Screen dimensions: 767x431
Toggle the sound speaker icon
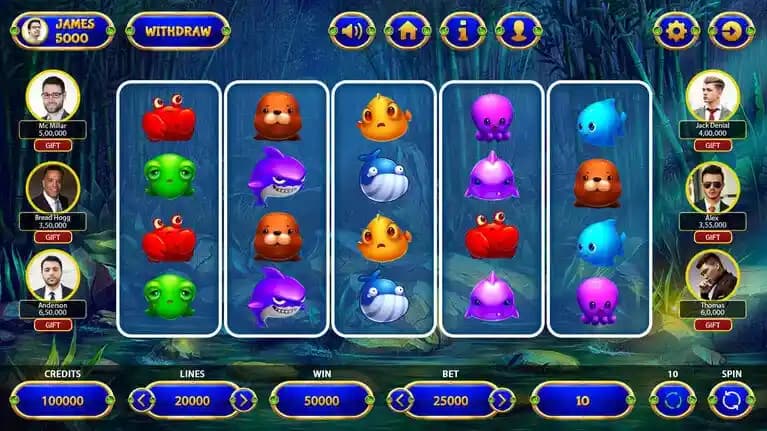tap(352, 31)
